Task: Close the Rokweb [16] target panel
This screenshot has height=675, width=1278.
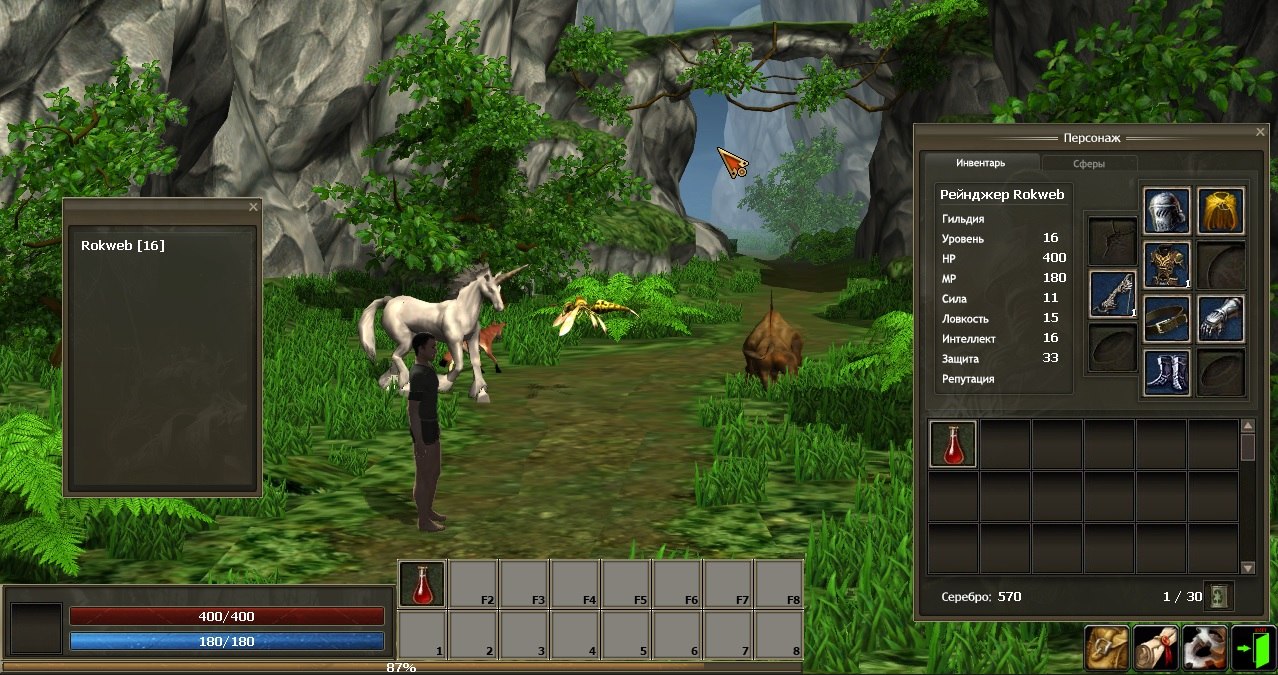Action: coord(253,207)
